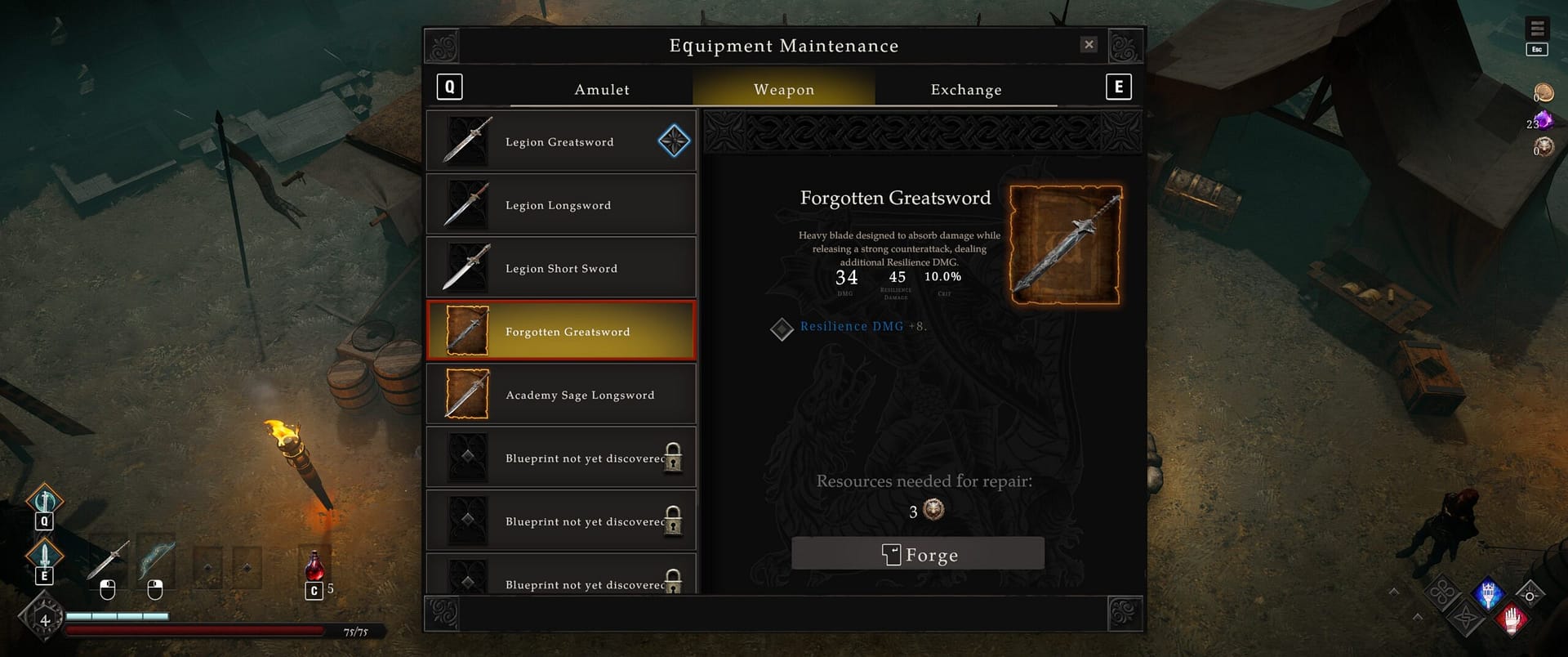The width and height of the screenshot is (1568, 657).
Task: Select Legion Longsword from the list
Action: point(561,205)
